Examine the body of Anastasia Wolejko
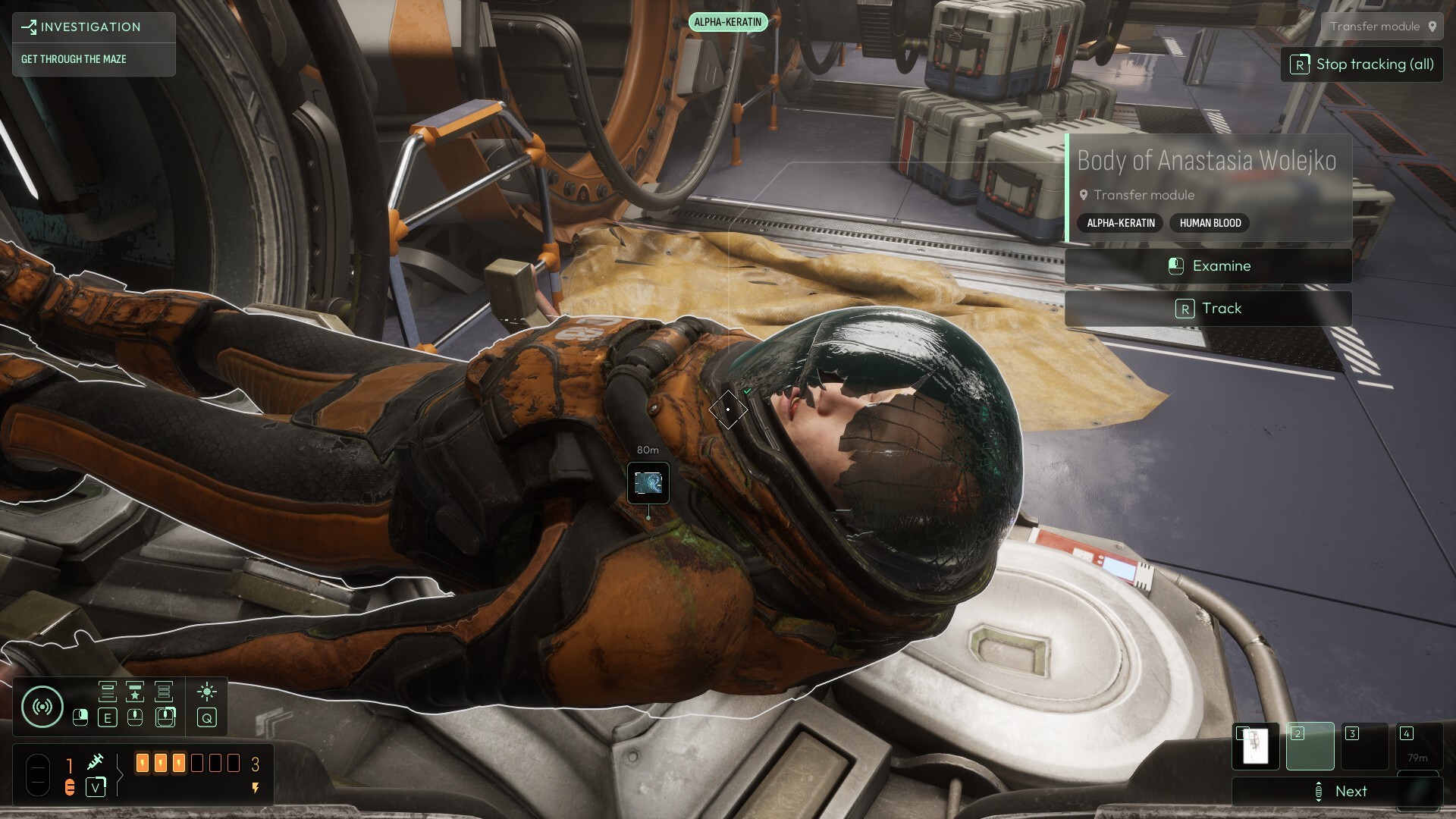This screenshot has width=1456, height=819. pos(1208,266)
